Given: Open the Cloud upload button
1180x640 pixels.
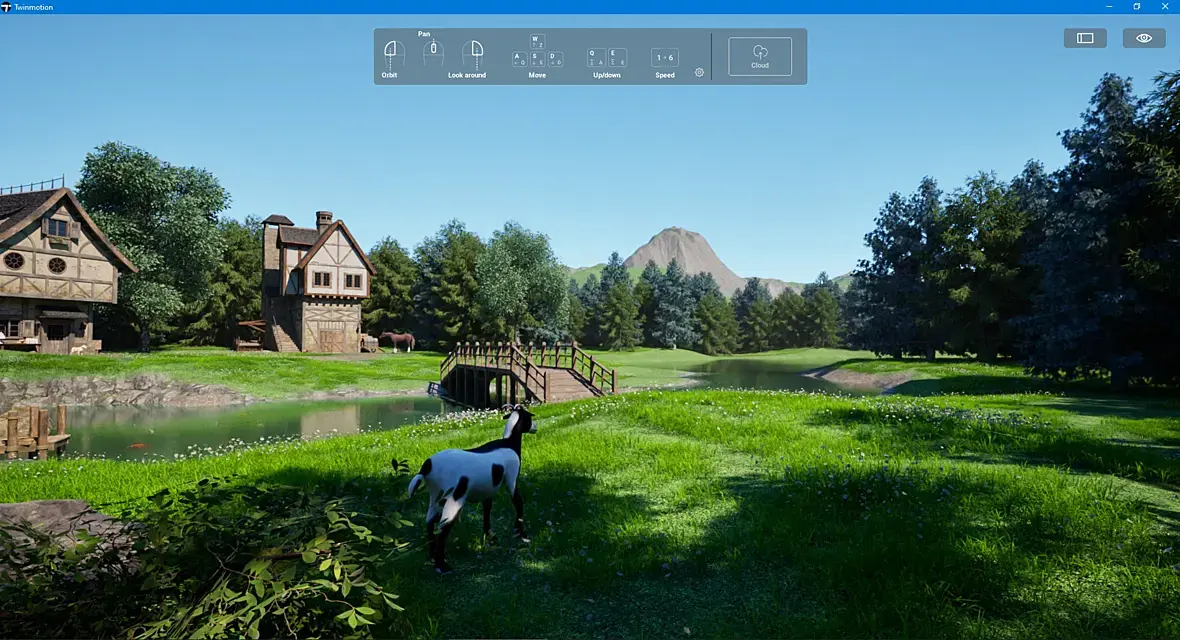Looking at the screenshot, I should click(x=760, y=56).
